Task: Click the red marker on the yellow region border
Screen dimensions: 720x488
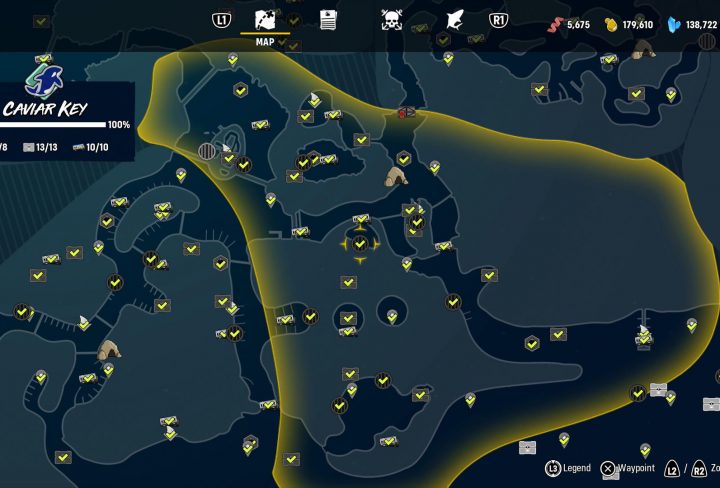Action: coord(407,112)
